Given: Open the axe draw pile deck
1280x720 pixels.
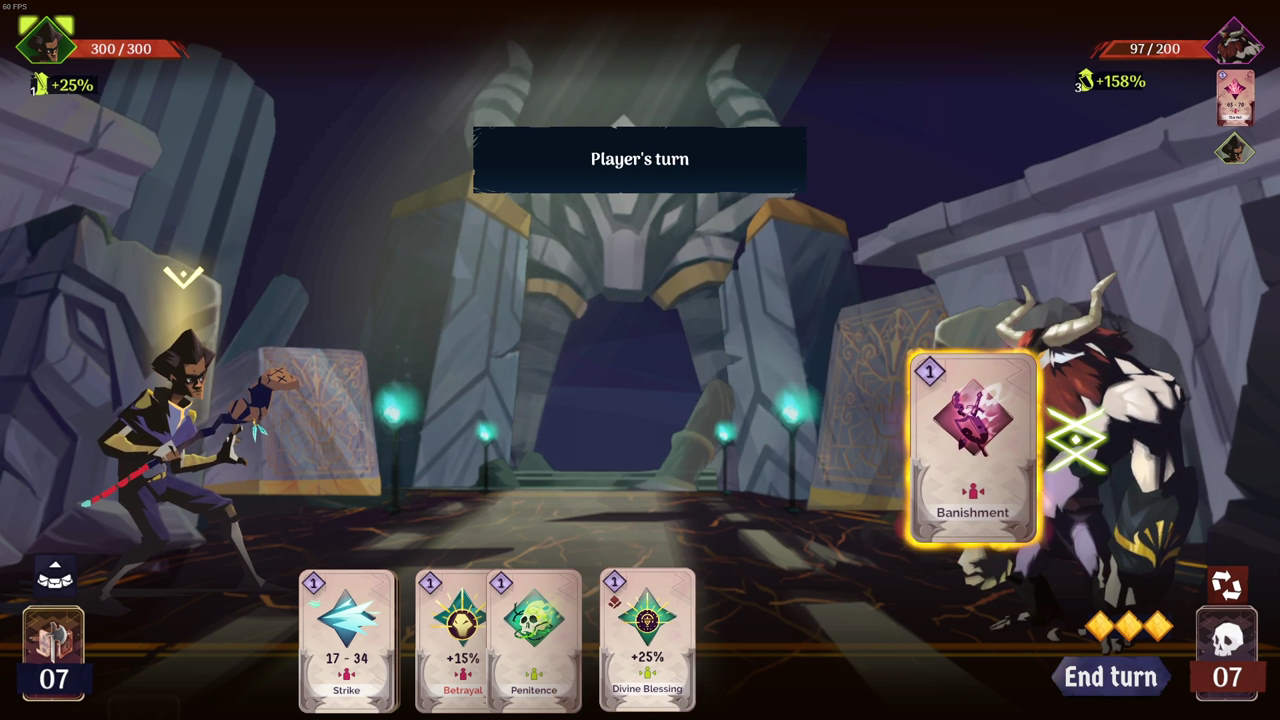Looking at the screenshot, I should click(53, 640).
